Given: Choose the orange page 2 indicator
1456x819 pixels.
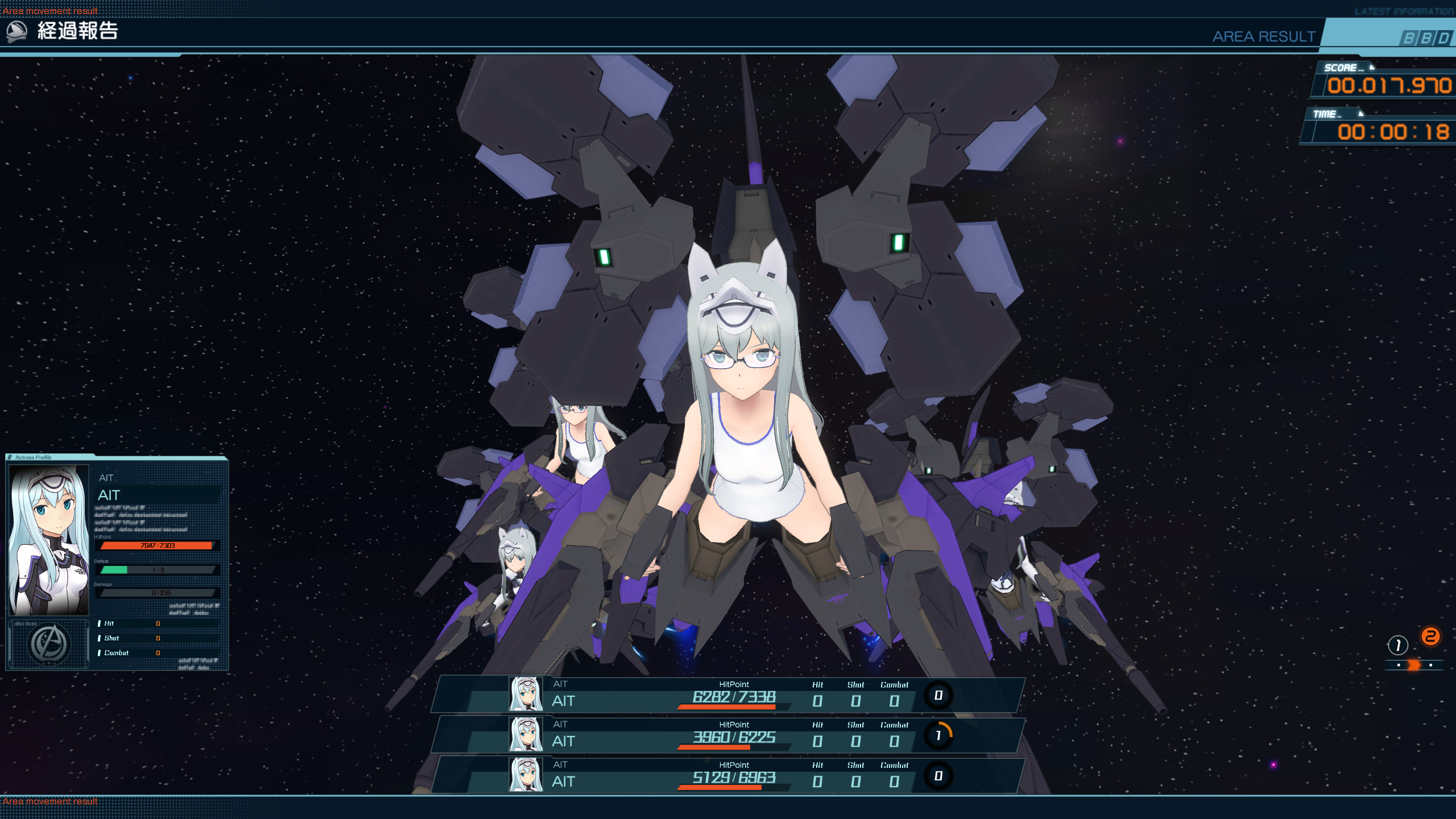Looking at the screenshot, I should (x=1430, y=636).
